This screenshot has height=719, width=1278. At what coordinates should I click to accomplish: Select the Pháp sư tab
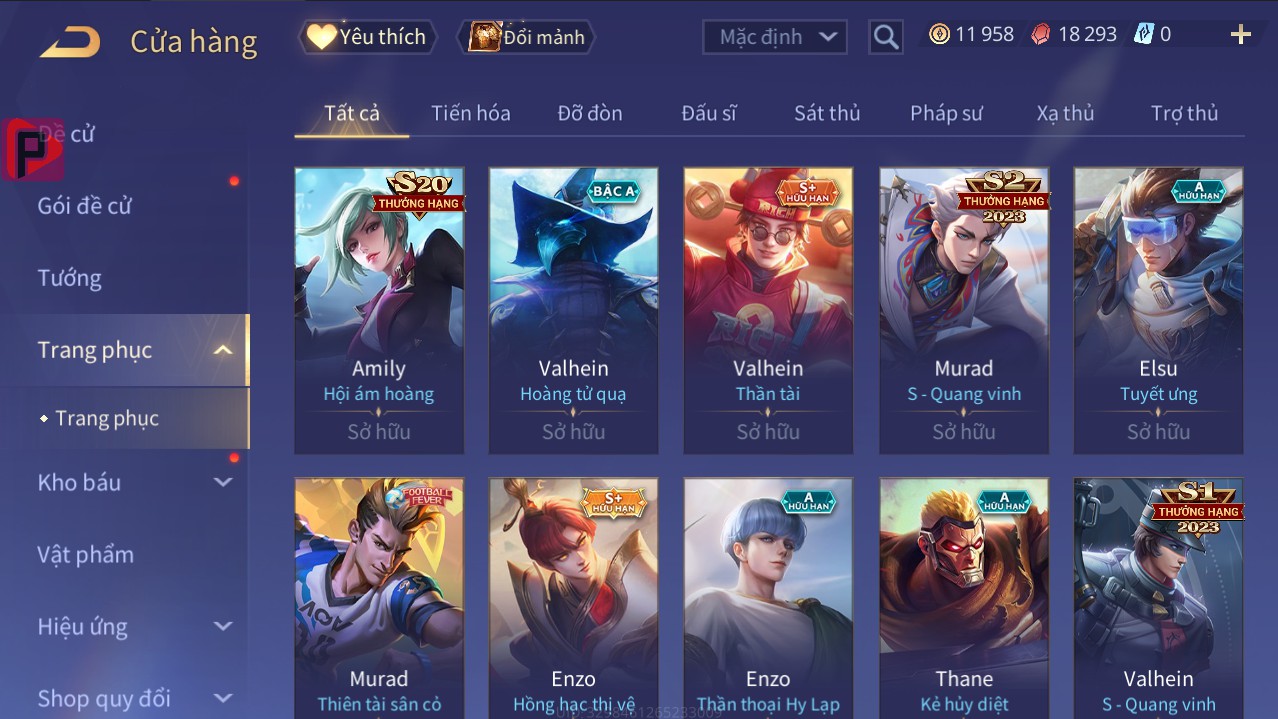tap(946, 113)
